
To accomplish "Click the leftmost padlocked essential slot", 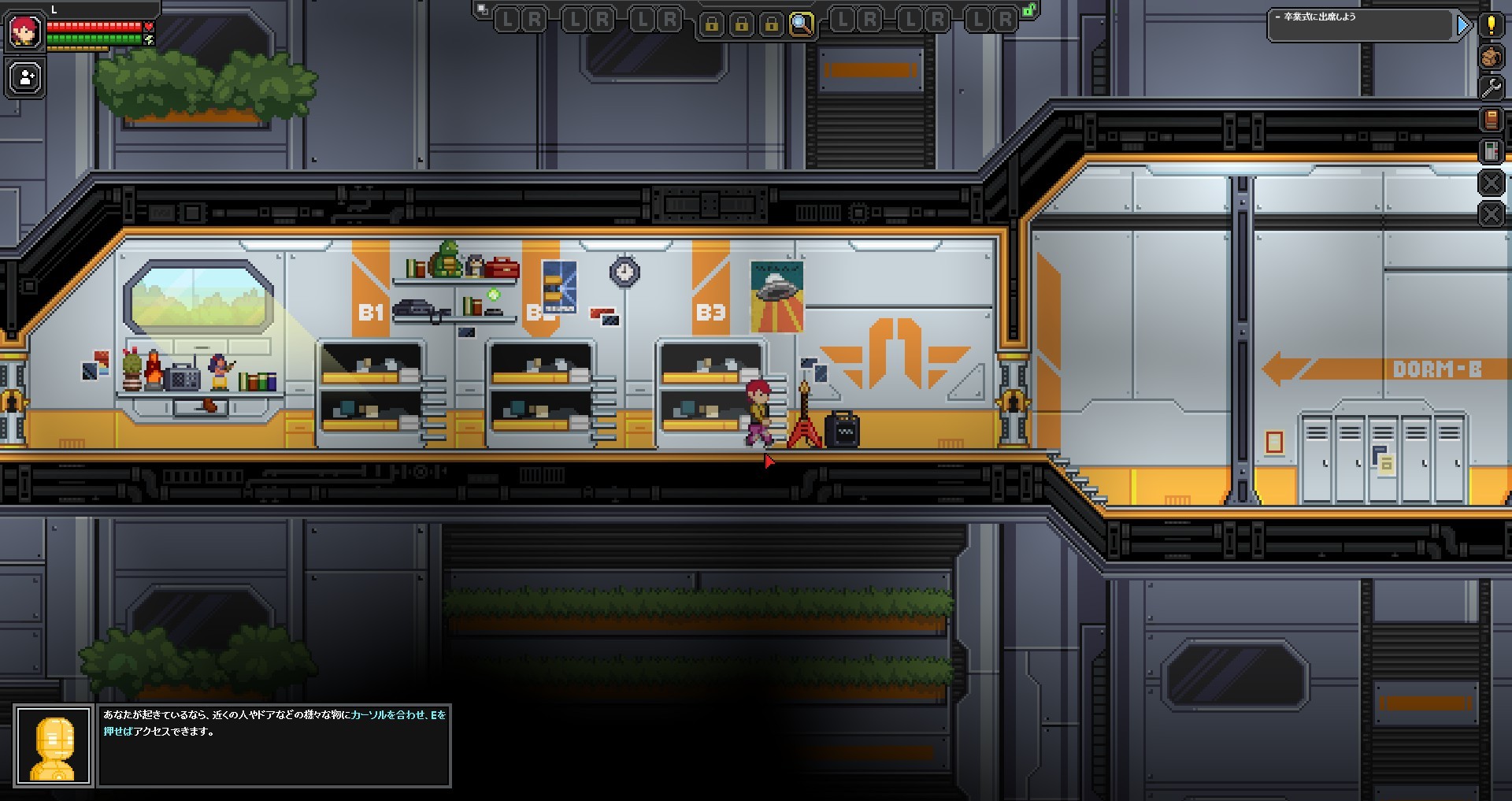I will tap(712, 23).
